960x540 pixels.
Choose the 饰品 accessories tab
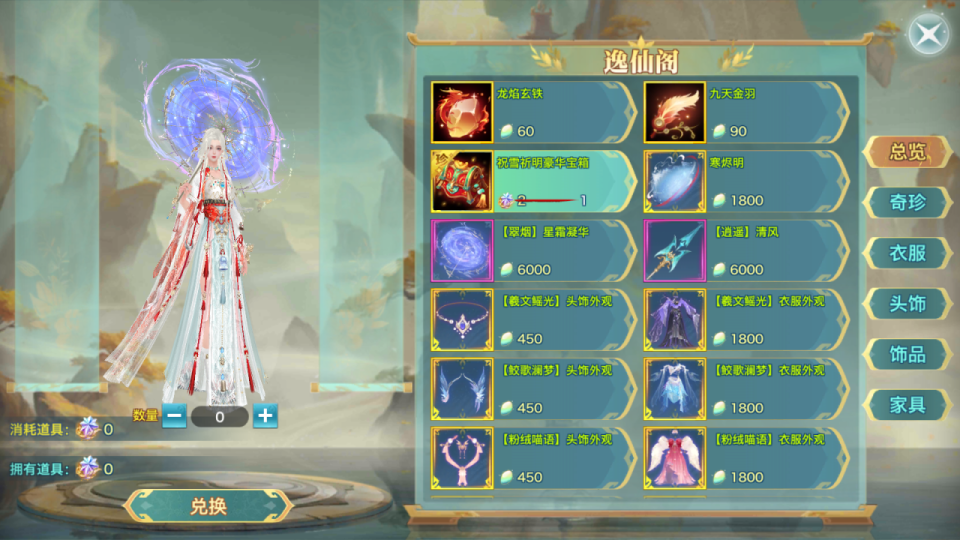[907, 354]
